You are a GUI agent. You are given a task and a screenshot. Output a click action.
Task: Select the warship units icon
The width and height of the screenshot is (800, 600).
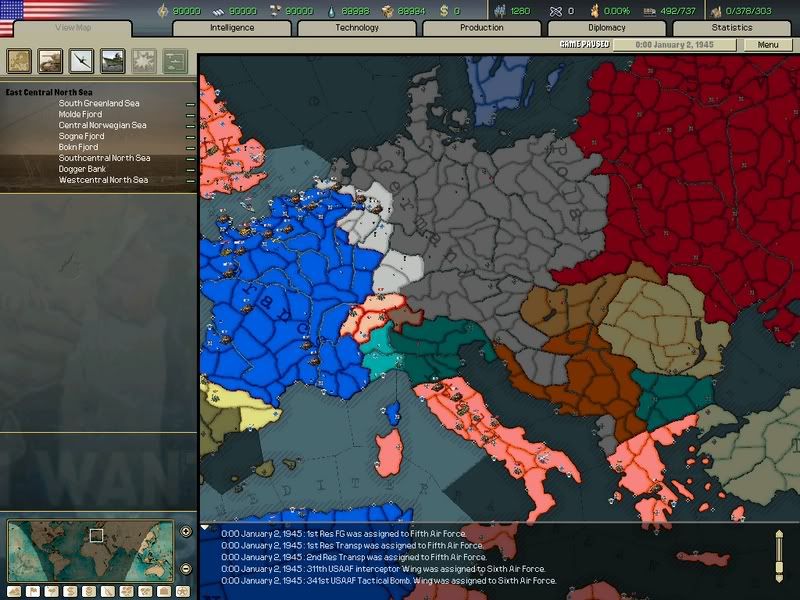pos(113,61)
